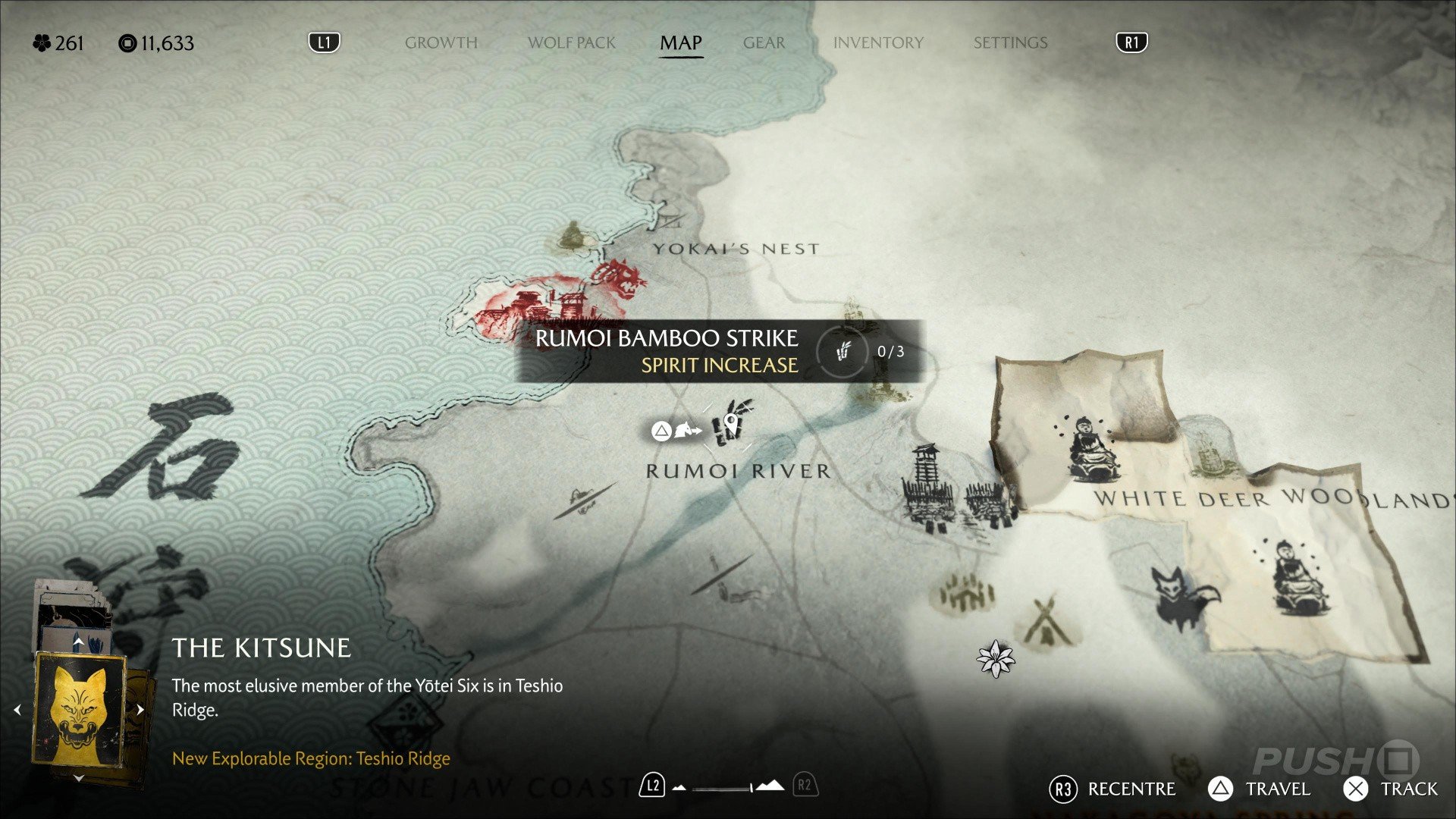Show the next quest card with right arrow
This screenshot has height=819, width=1456.
(x=140, y=711)
